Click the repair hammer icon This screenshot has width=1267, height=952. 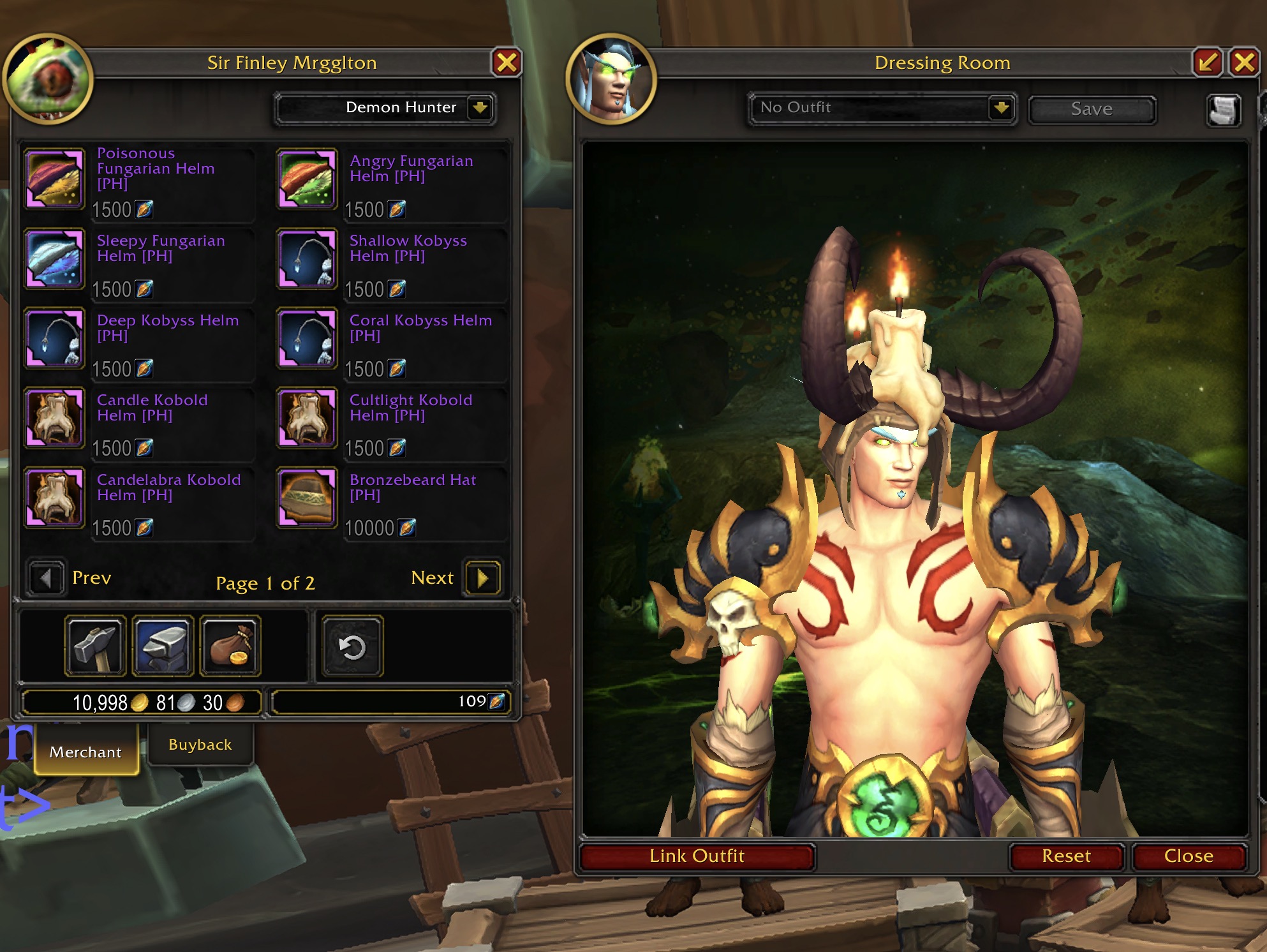(x=95, y=646)
